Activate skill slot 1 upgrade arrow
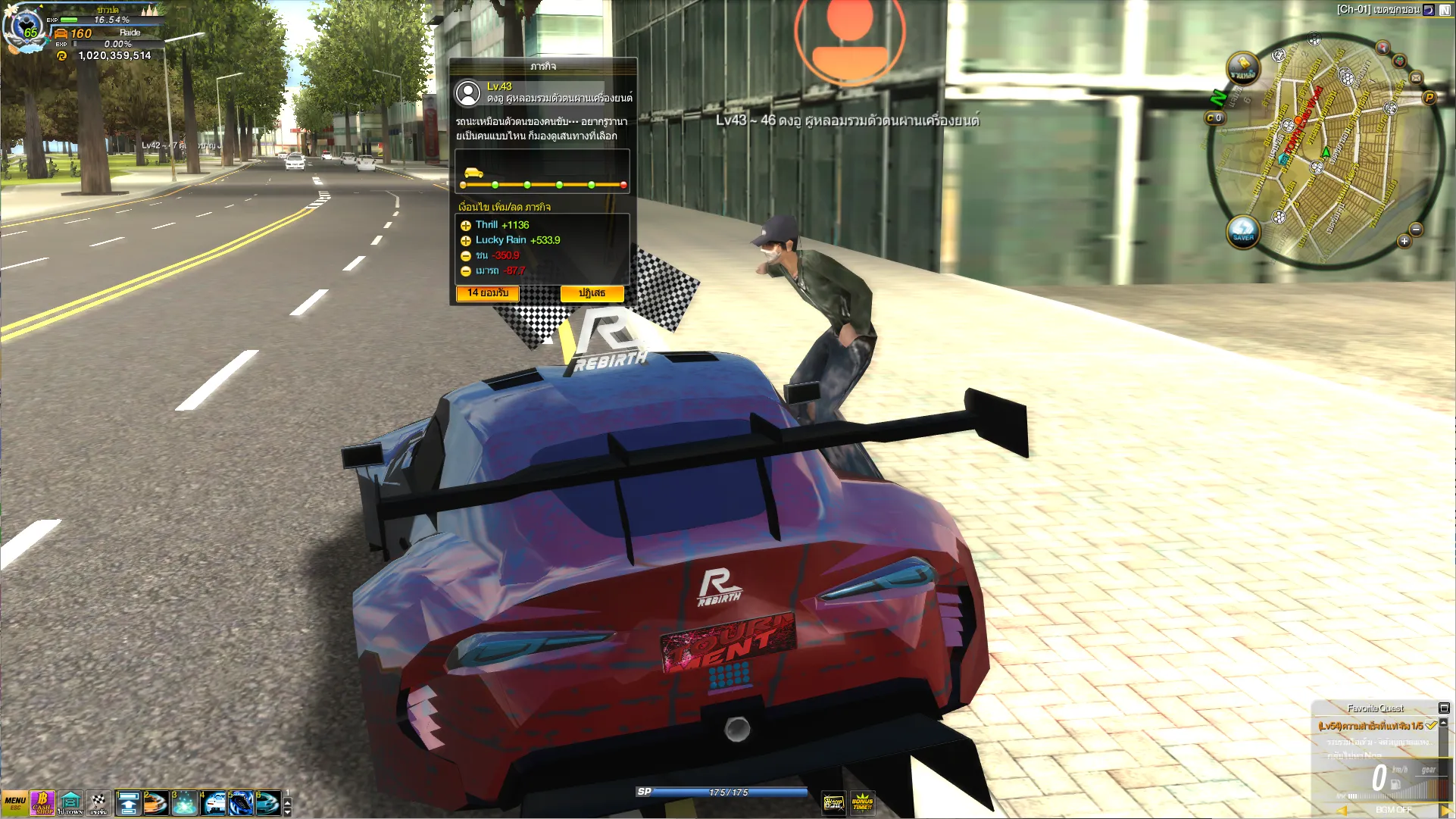Viewport: 1456px width, 819px height. (x=128, y=803)
